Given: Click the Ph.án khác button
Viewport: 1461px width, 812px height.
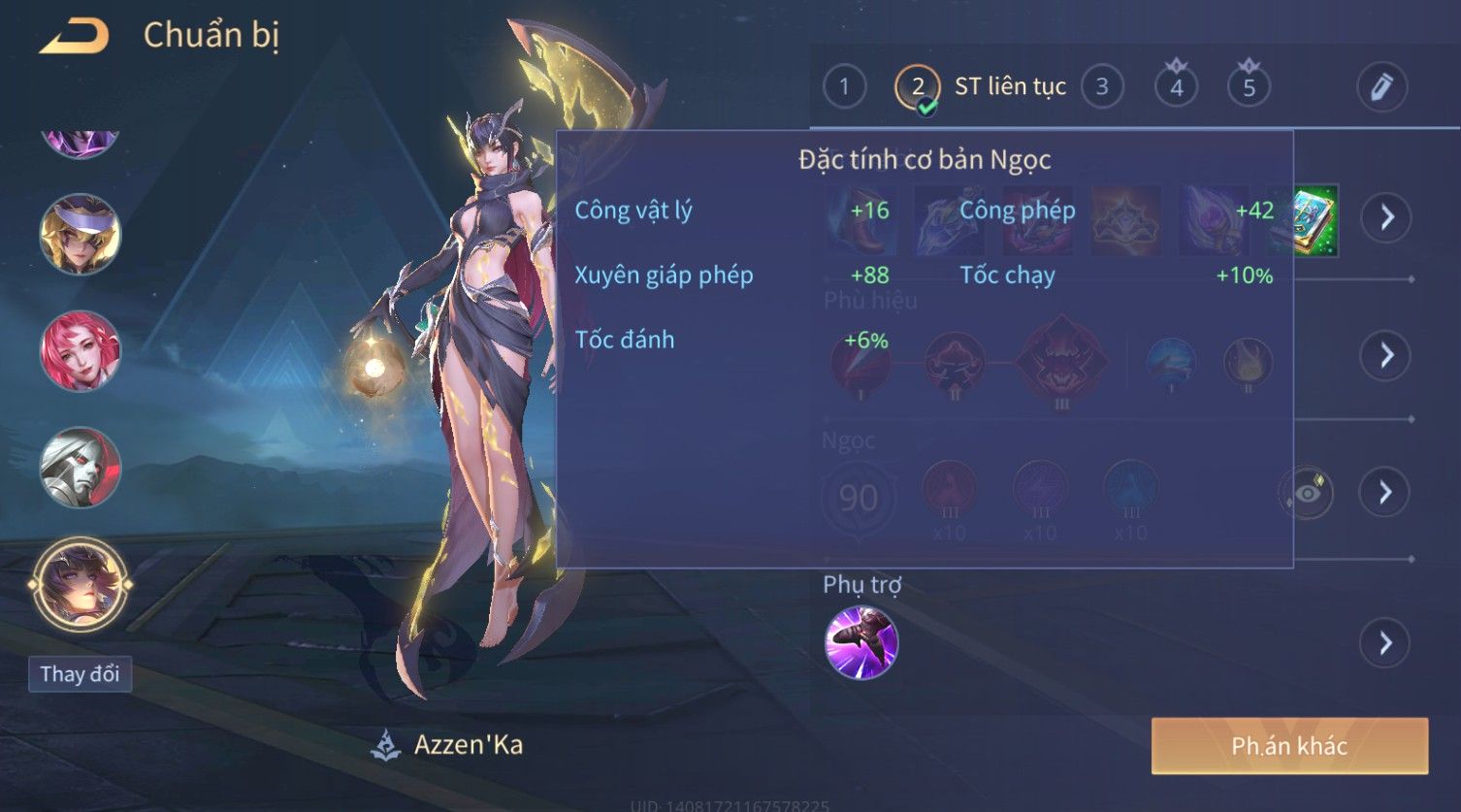Looking at the screenshot, I should [1289, 746].
